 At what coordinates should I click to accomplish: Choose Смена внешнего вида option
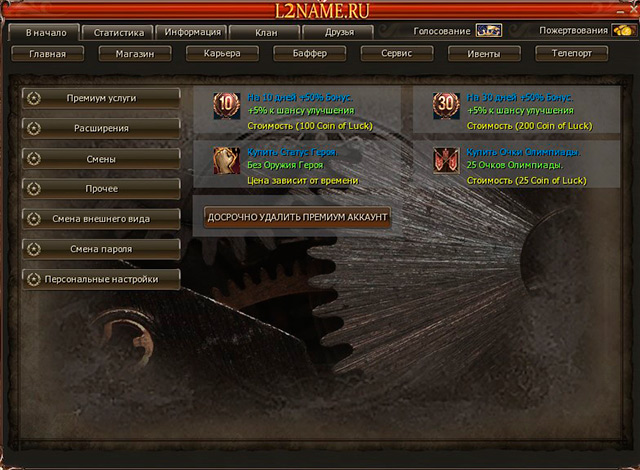[x=101, y=218]
